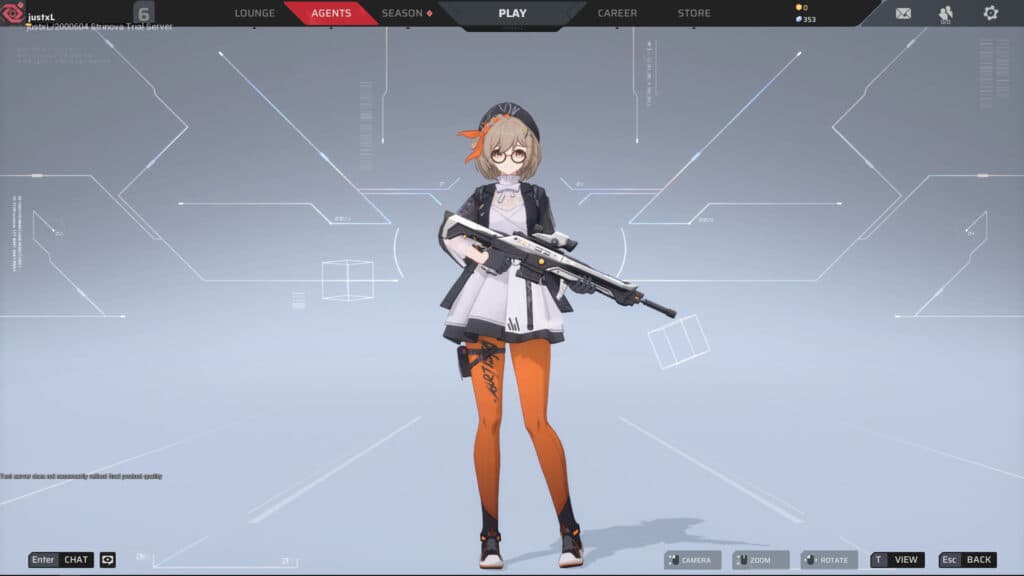
Task: Start matchmaking with the Play button
Action: pyautogui.click(x=512, y=13)
